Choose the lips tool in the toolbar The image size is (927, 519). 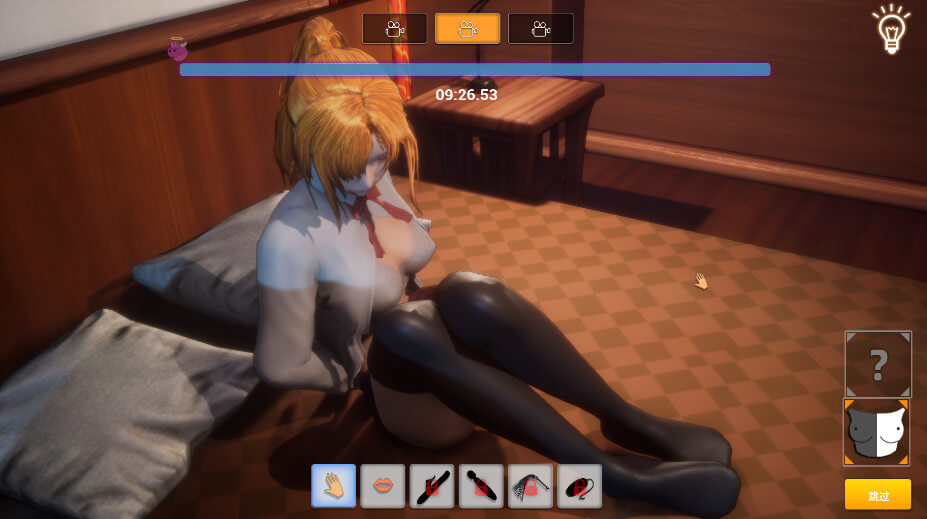(x=382, y=486)
